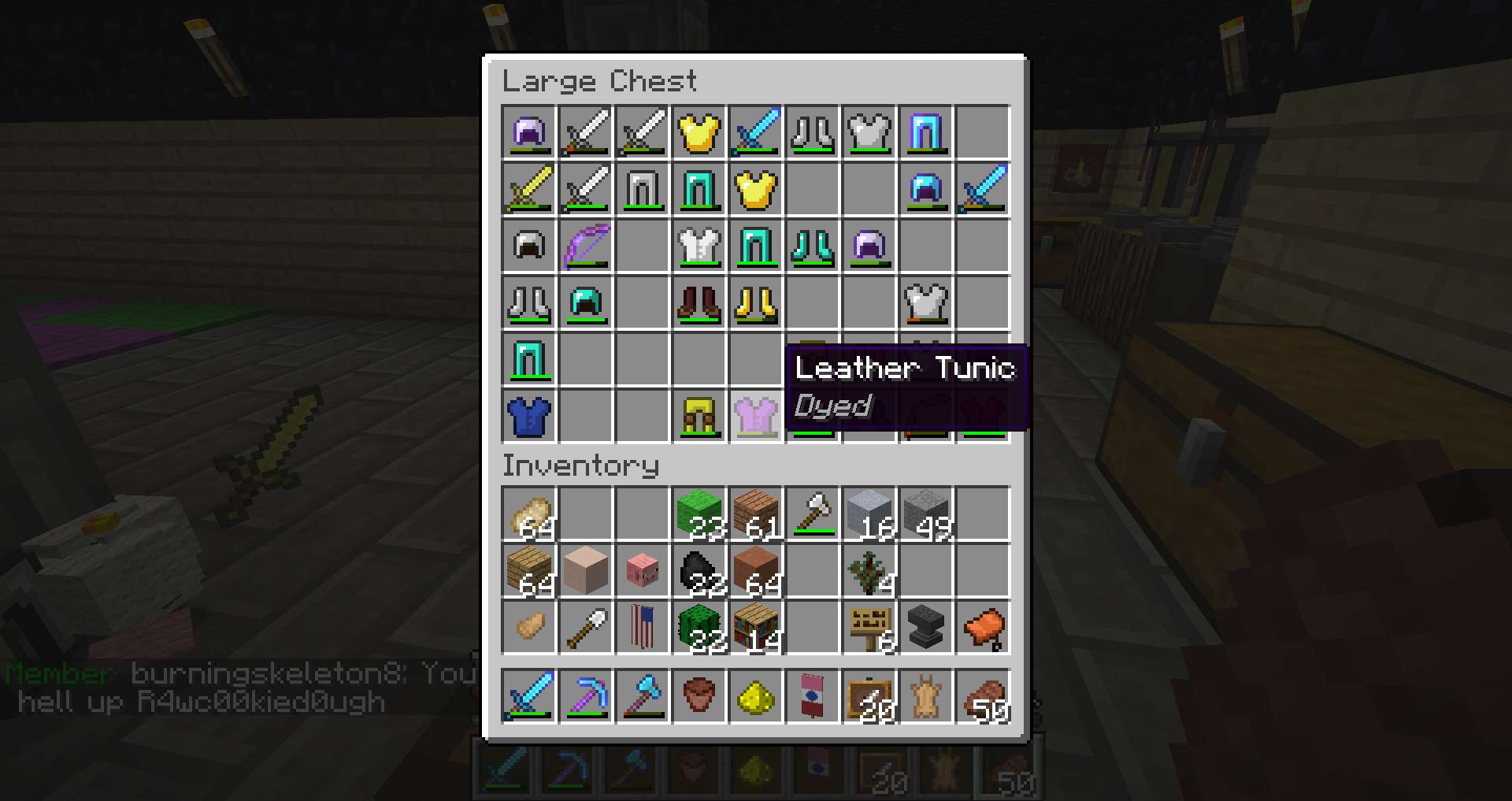Grab the stack of 22 coal
The width and height of the screenshot is (1512, 801).
[699, 572]
